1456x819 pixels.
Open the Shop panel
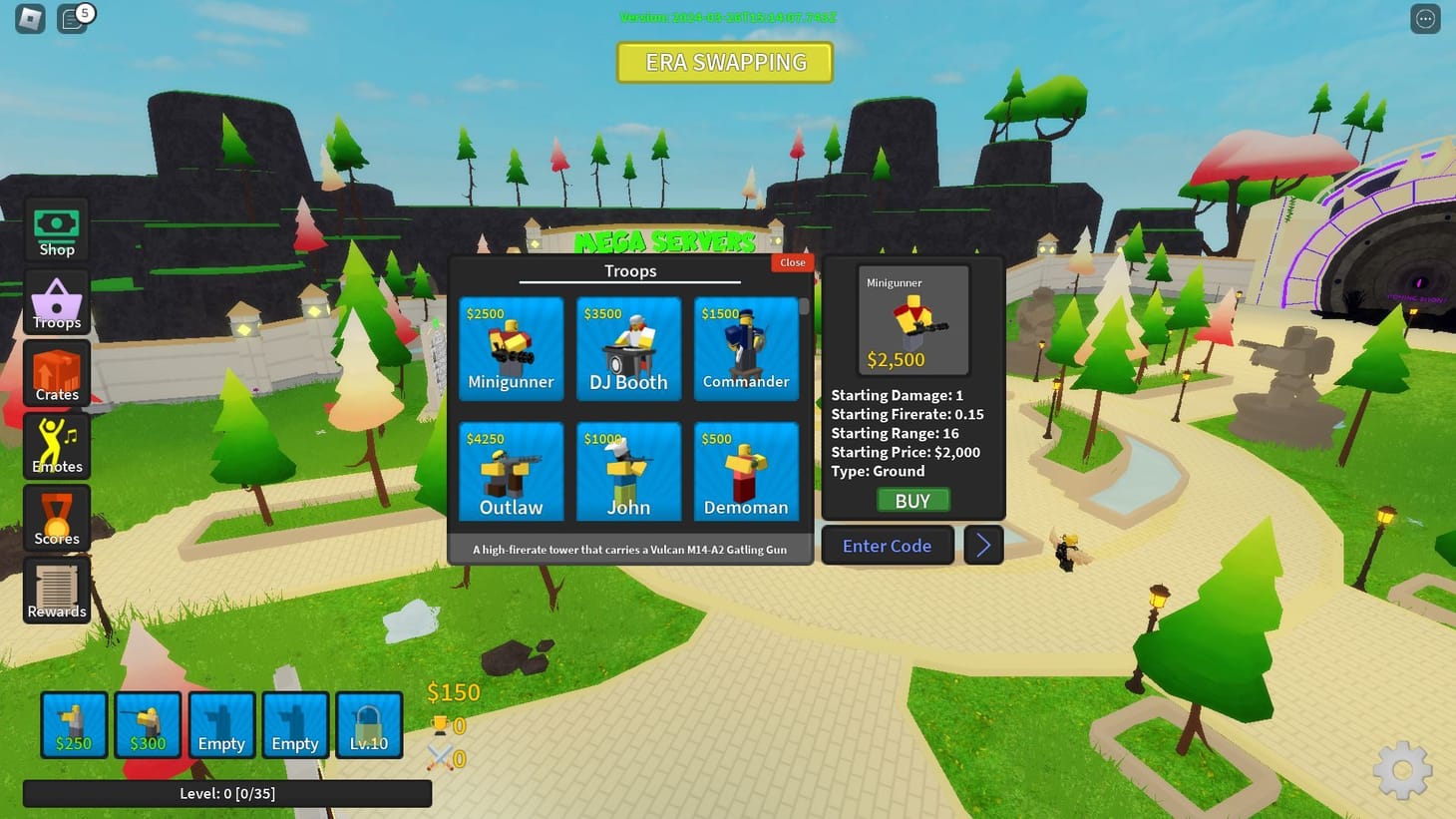point(56,228)
